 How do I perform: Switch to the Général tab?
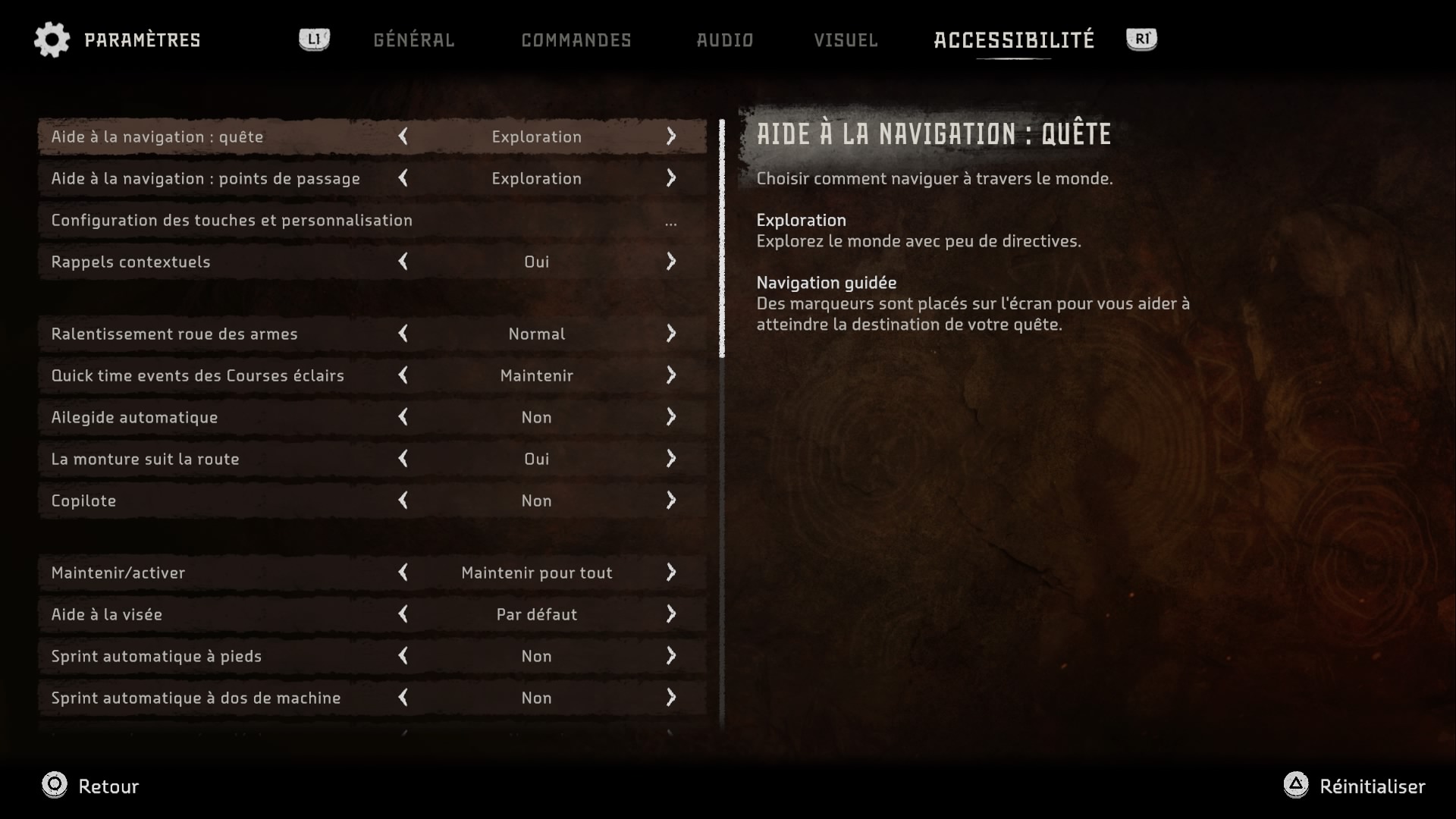[x=413, y=40]
